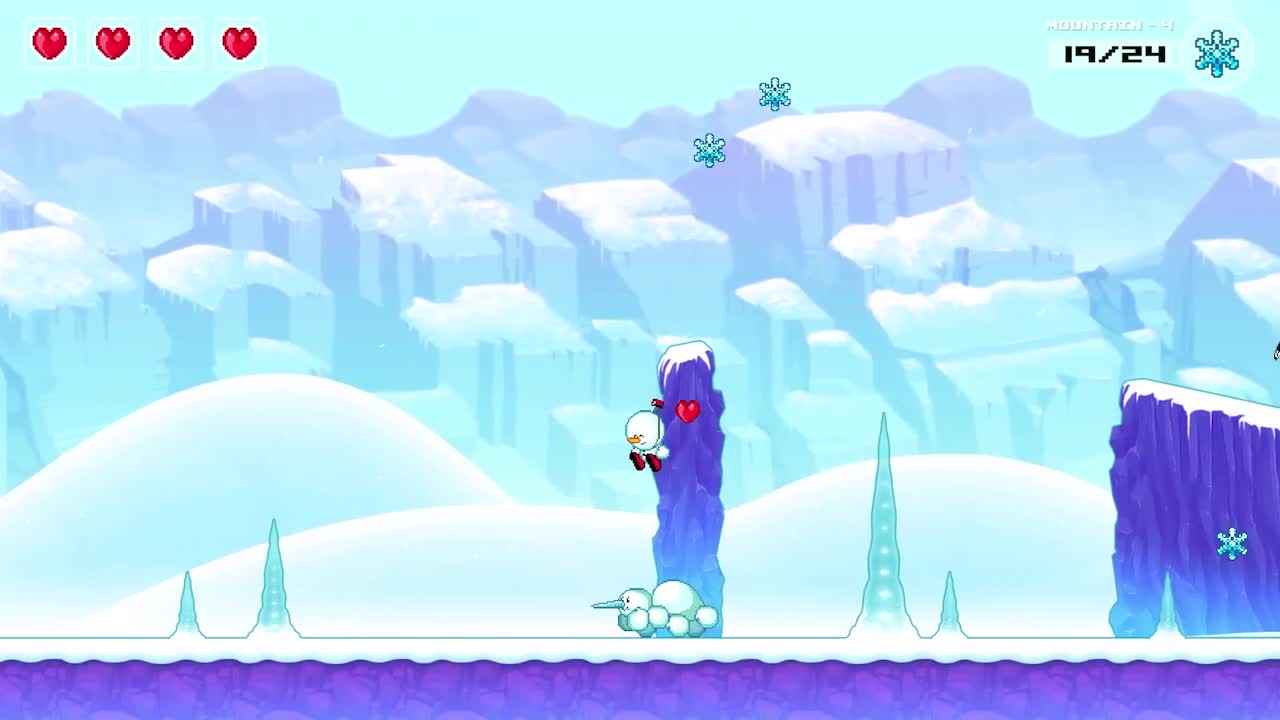Grab the heart pickup beside the pillar
This screenshot has height=720, width=1280.
click(x=688, y=410)
